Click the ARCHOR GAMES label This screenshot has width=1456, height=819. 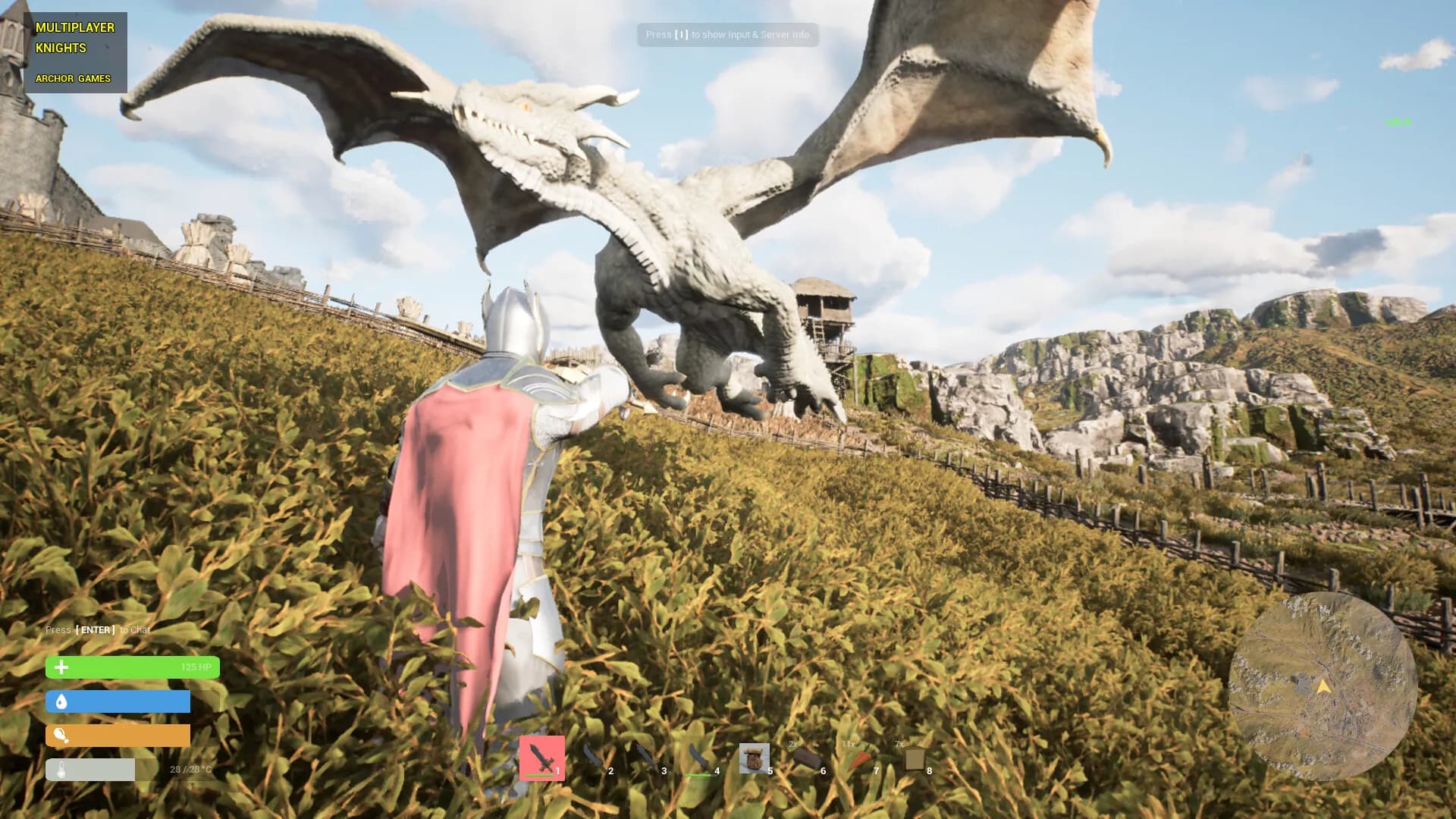pos(74,78)
